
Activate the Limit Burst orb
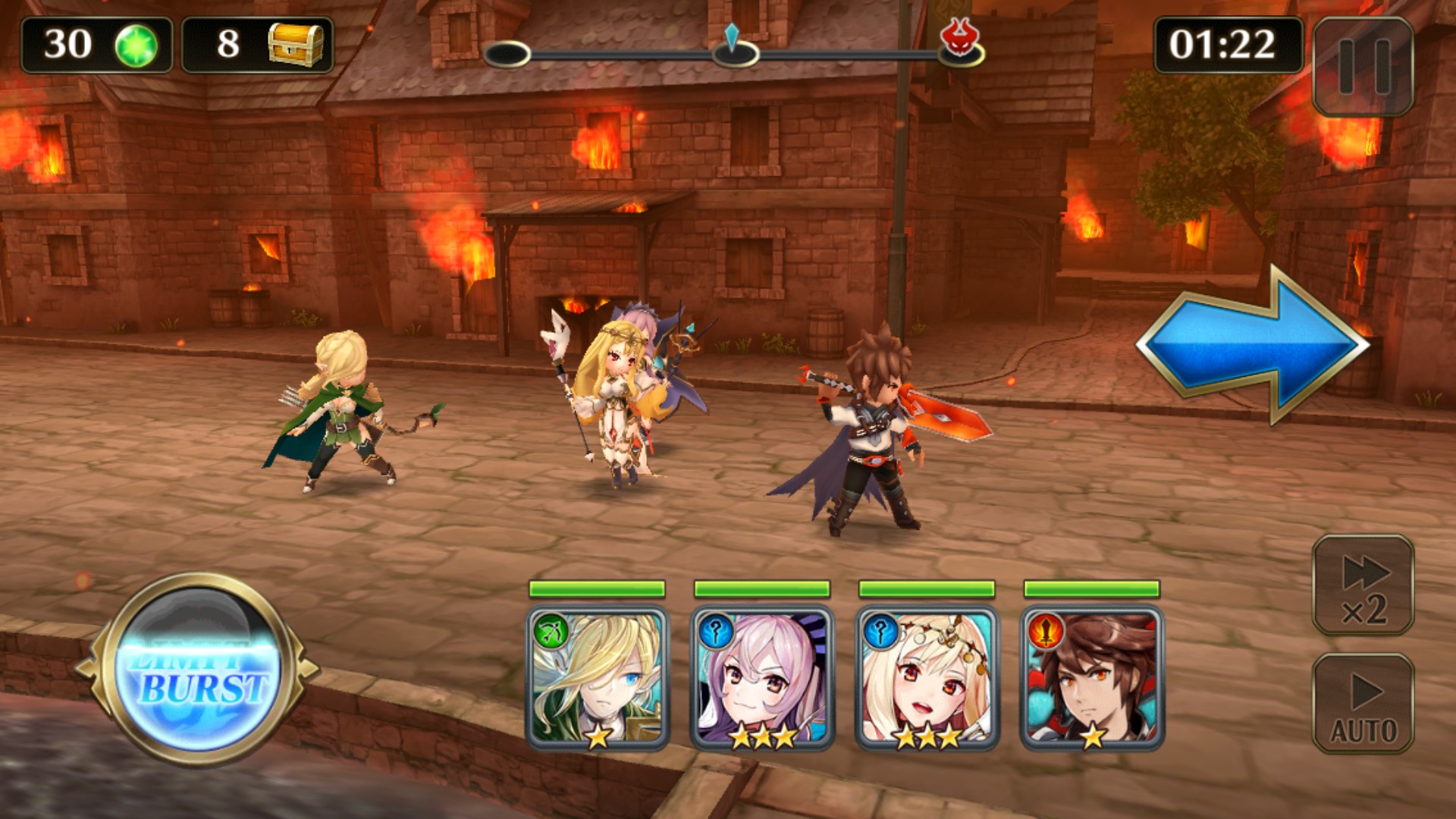click(199, 671)
